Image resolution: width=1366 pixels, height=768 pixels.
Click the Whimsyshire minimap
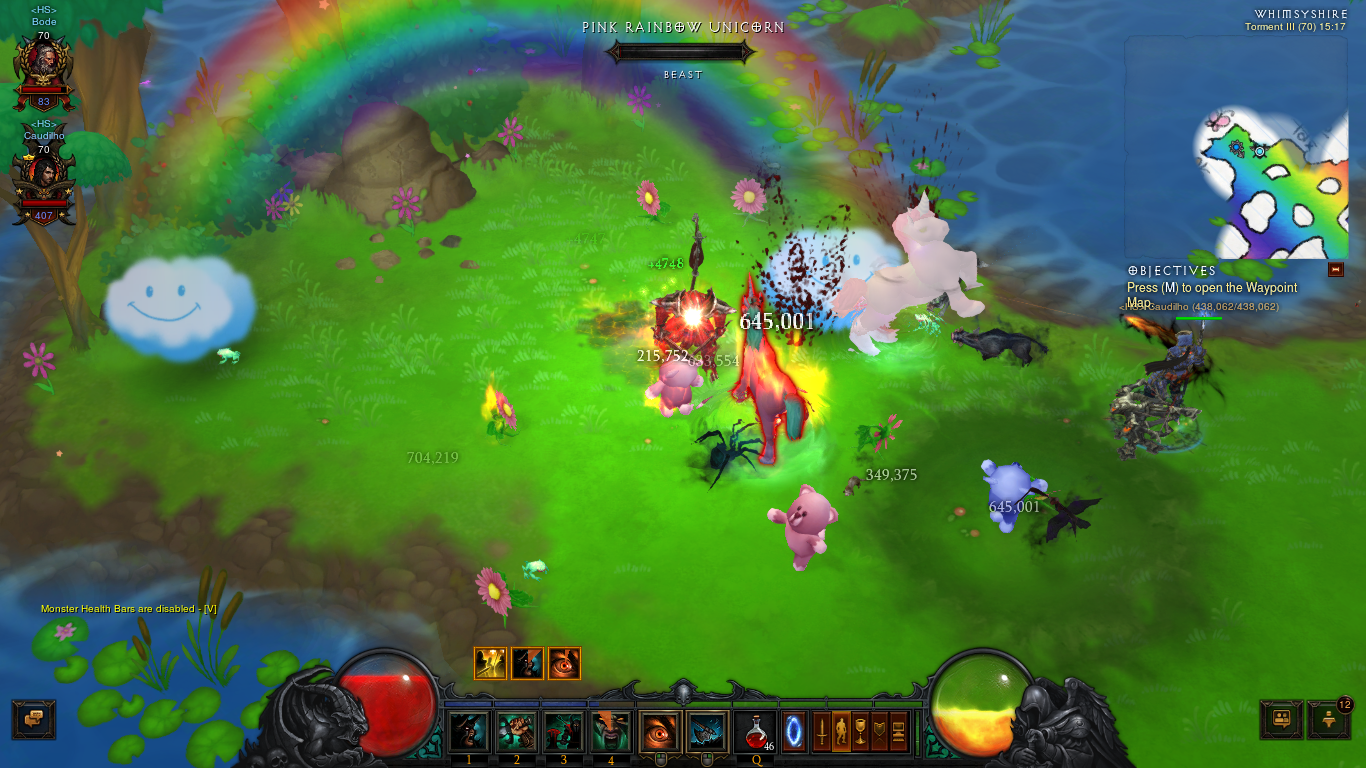click(1238, 148)
